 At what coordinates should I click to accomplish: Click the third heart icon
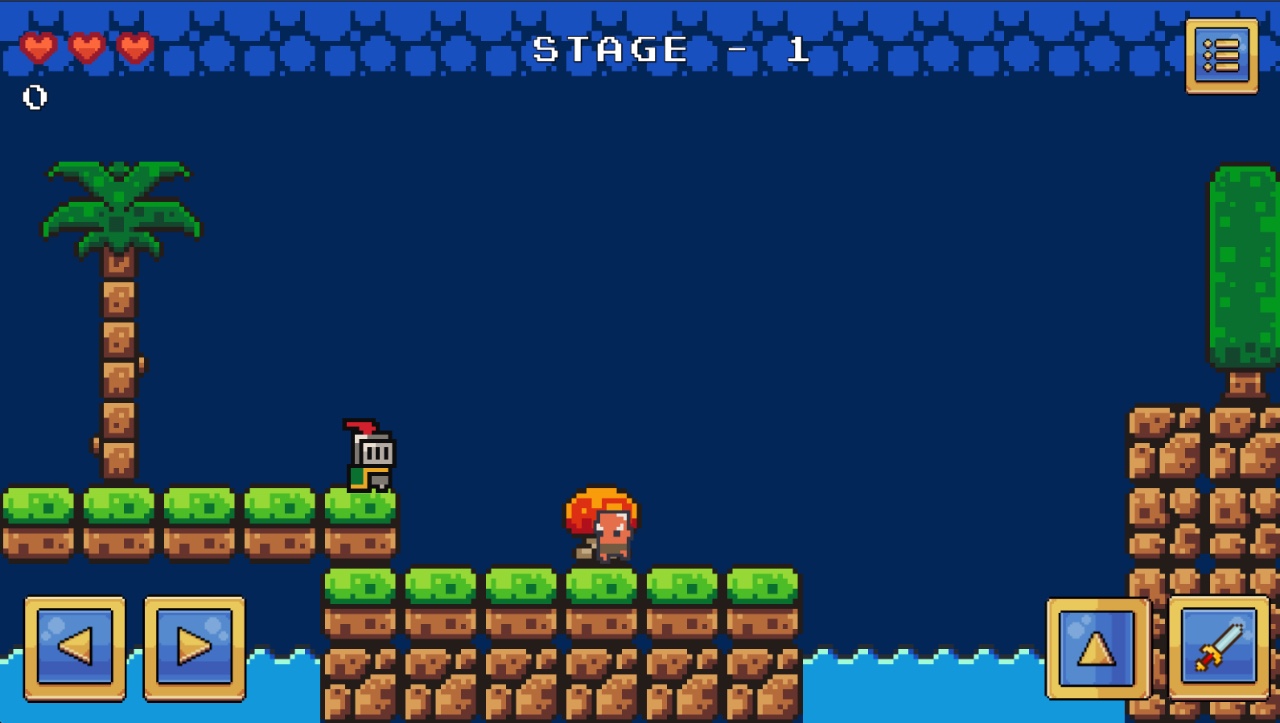coord(135,47)
